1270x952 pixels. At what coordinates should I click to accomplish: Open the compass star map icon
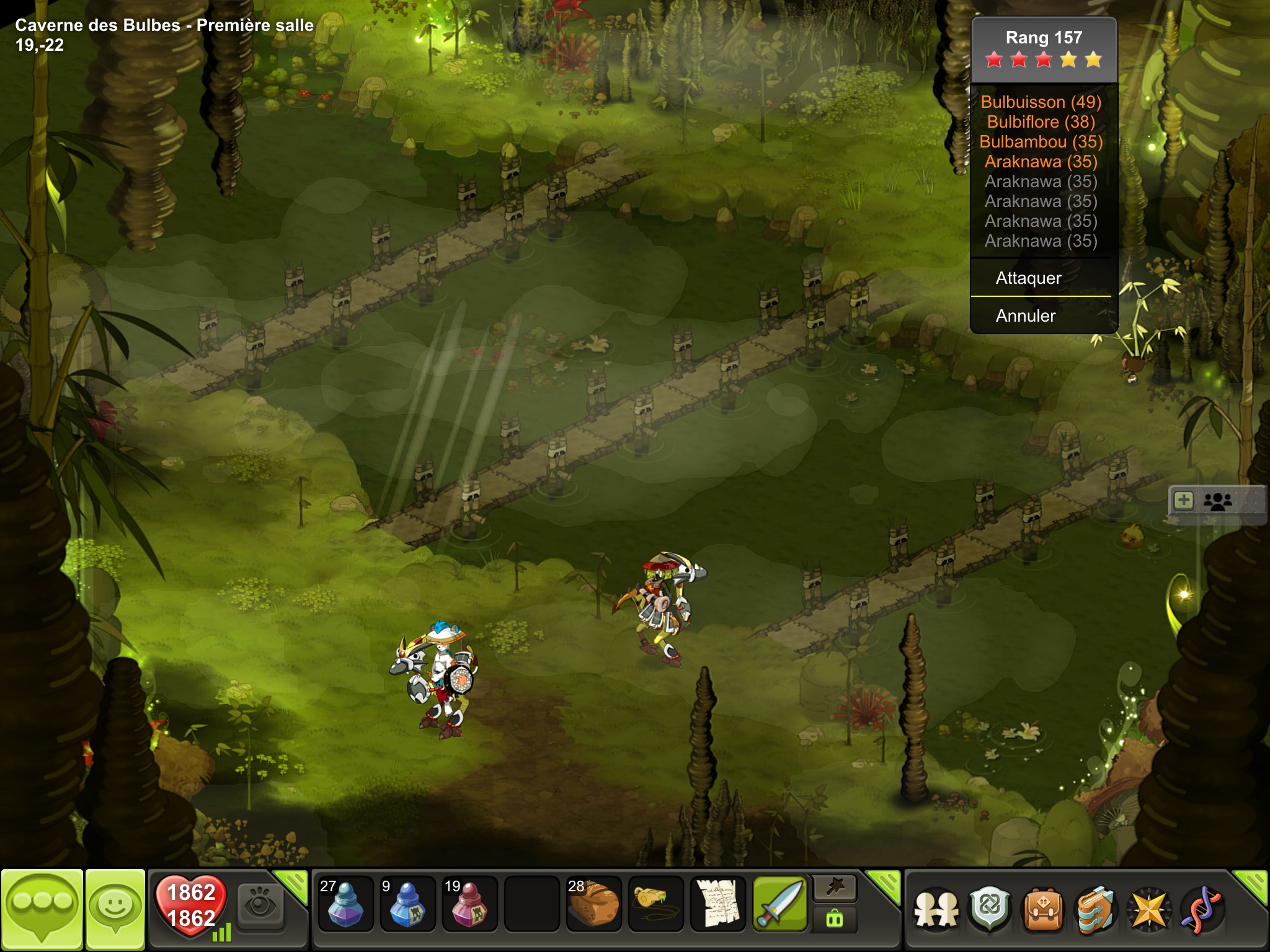coord(1149,910)
